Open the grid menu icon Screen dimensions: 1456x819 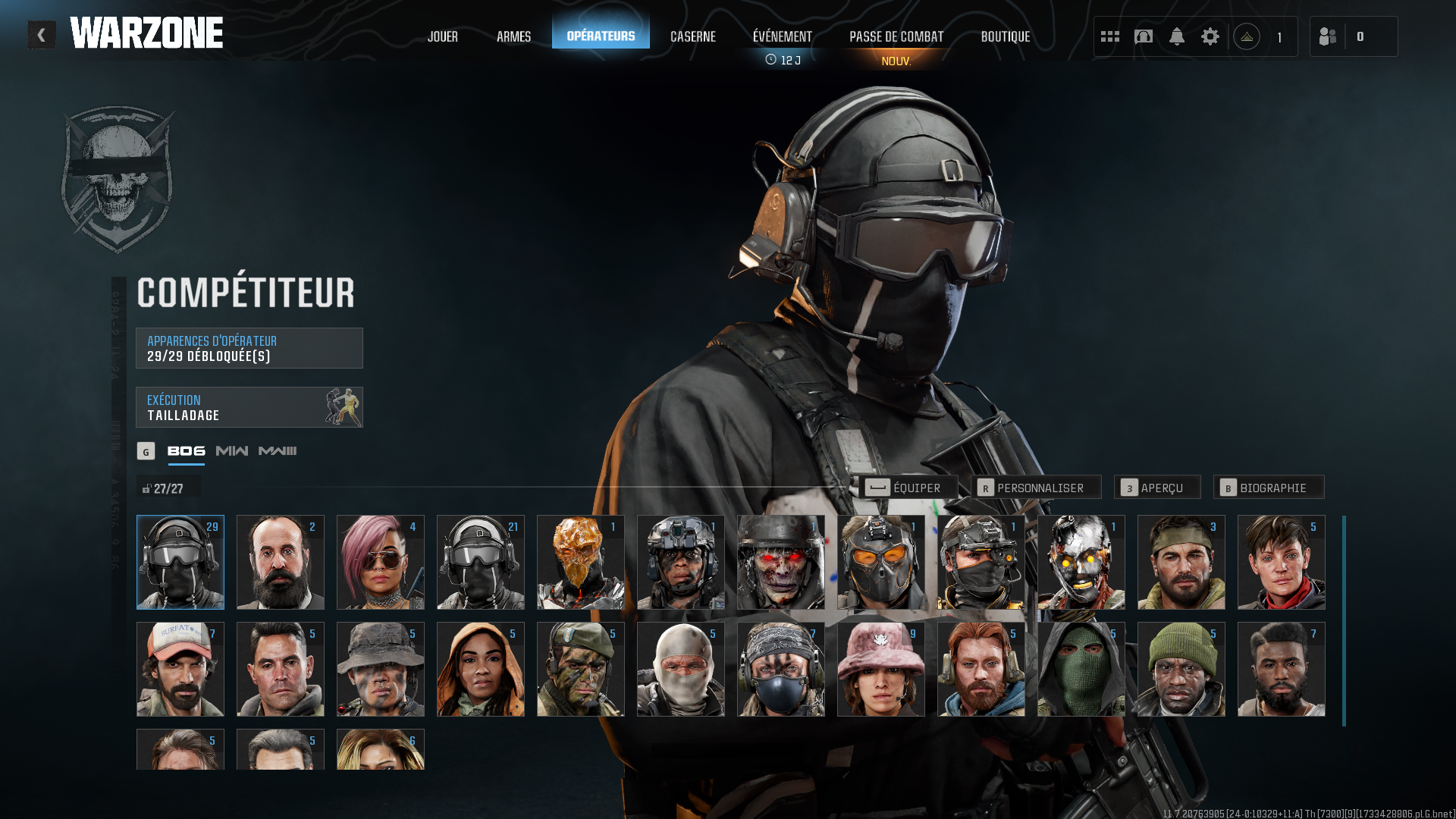(x=1109, y=36)
